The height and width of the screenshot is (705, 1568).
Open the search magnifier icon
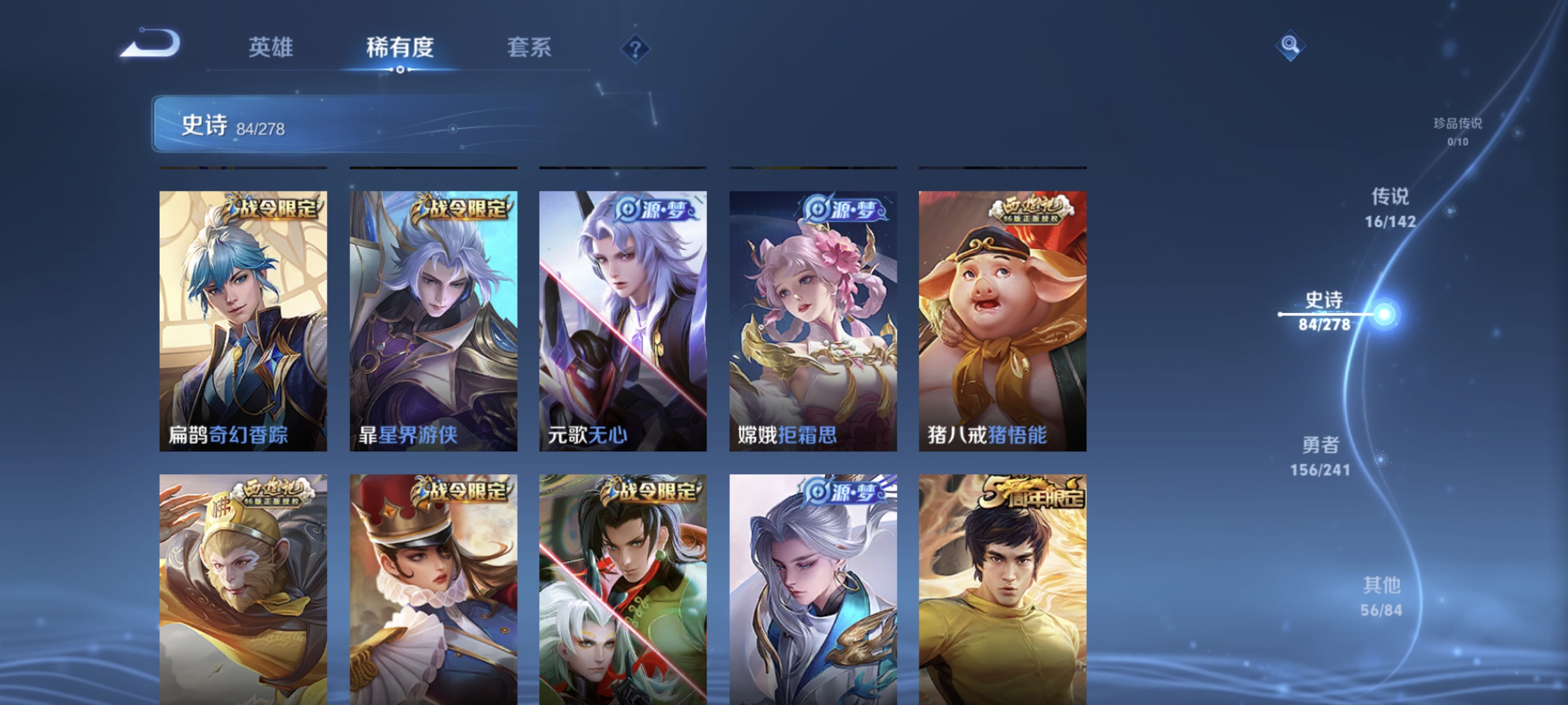tap(1291, 45)
